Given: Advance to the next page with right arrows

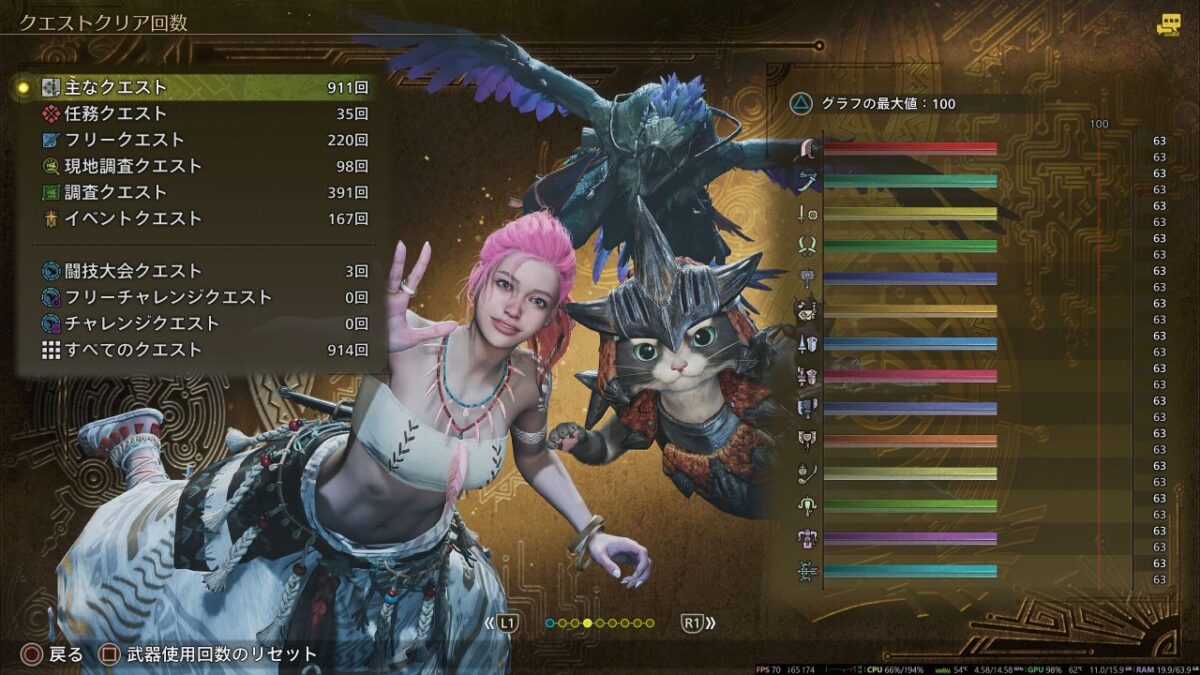Looking at the screenshot, I should click(698, 623).
